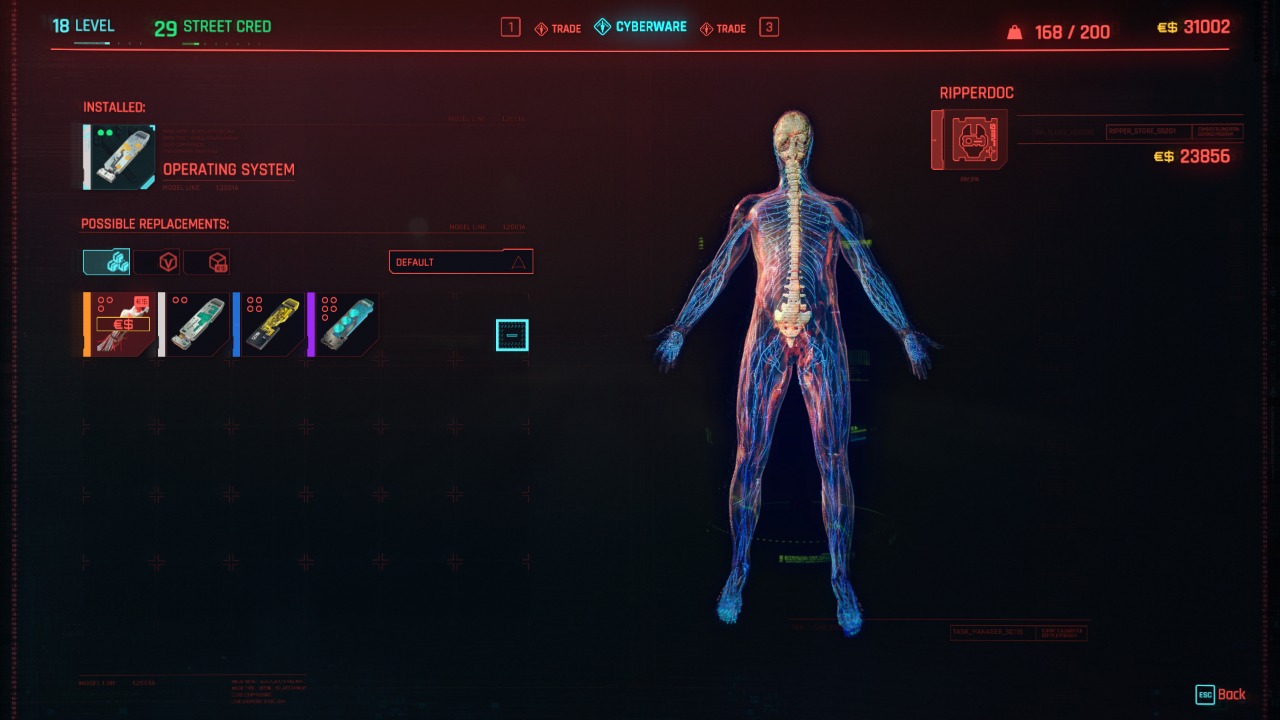
Task: Select the purple-tier teal cyberware replacement
Action: click(345, 323)
